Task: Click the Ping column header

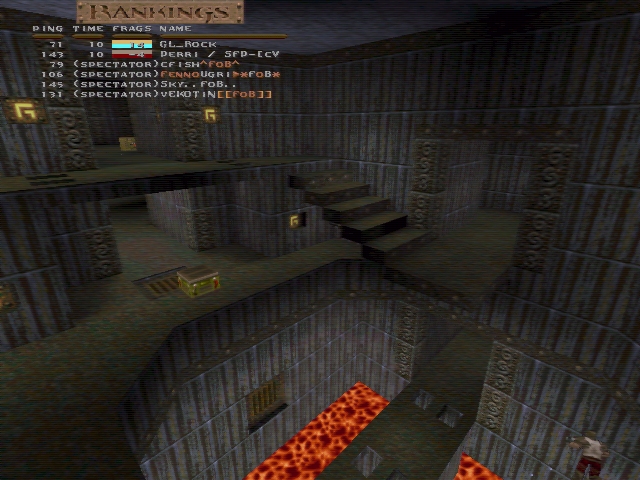Action: 48,29
